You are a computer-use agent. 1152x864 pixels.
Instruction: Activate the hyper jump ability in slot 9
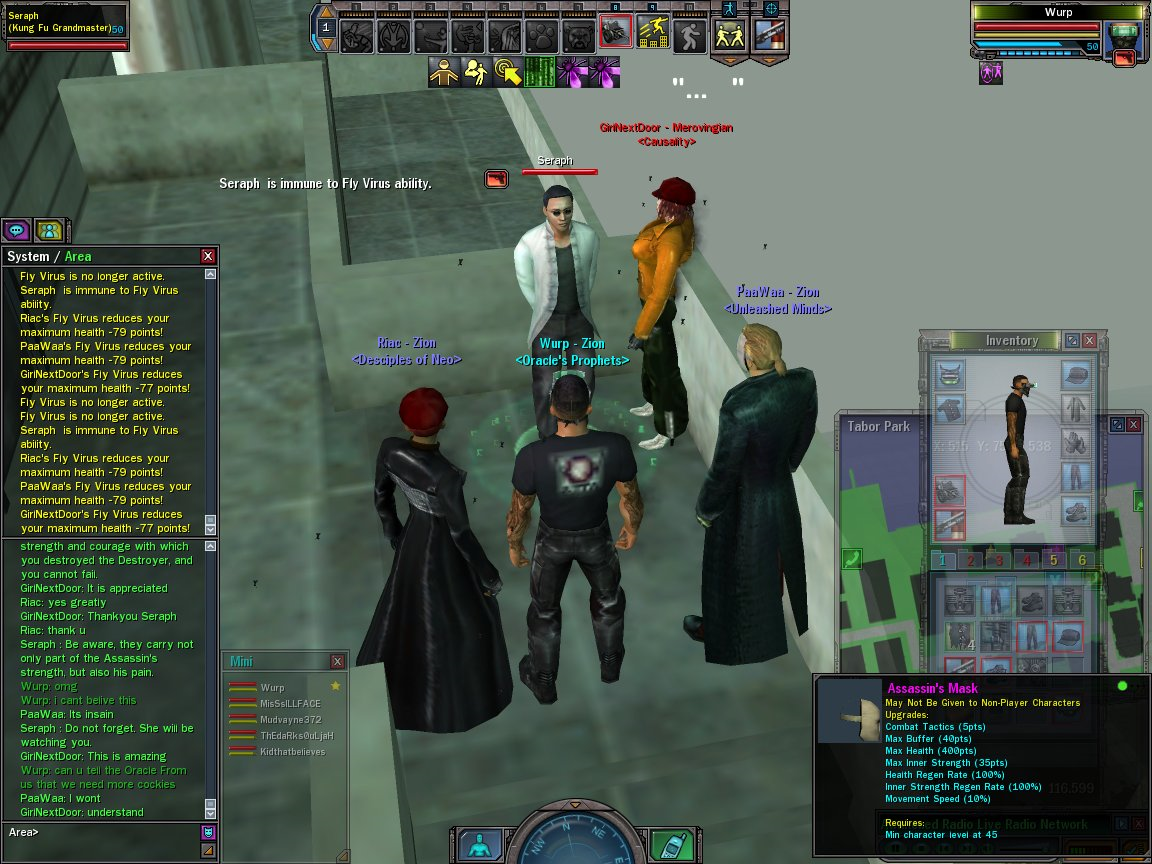652,35
